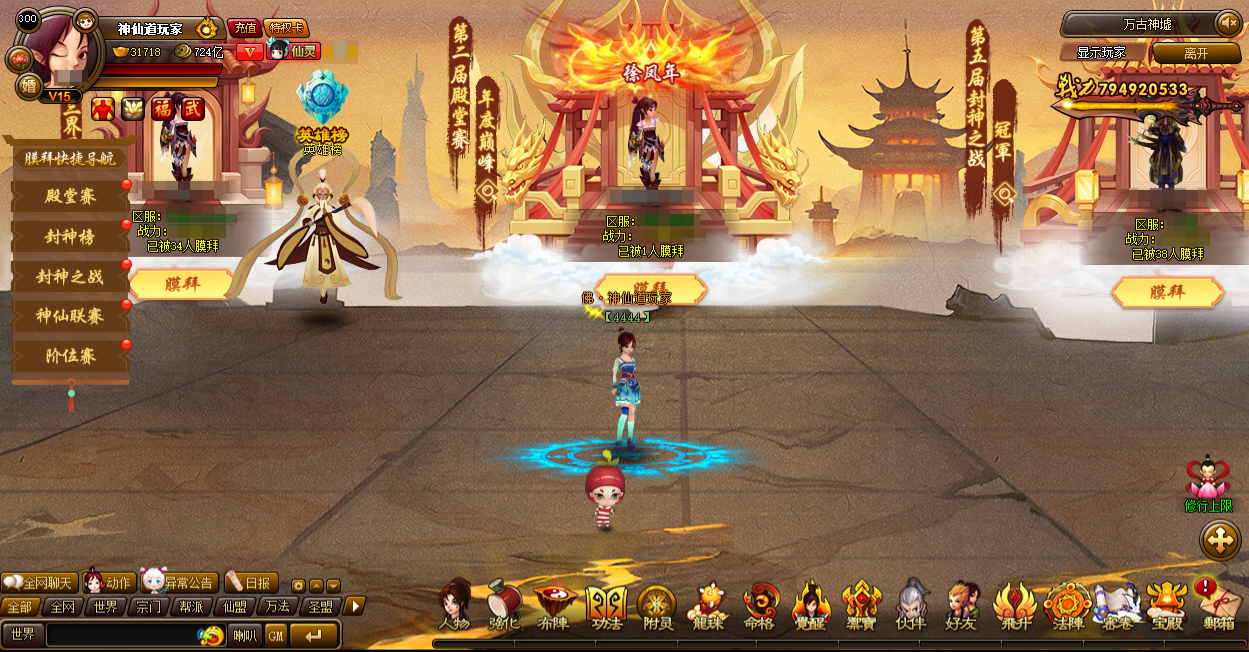Toggle 显示玩家 show players
1249x652 pixels.
coord(1101,53)
